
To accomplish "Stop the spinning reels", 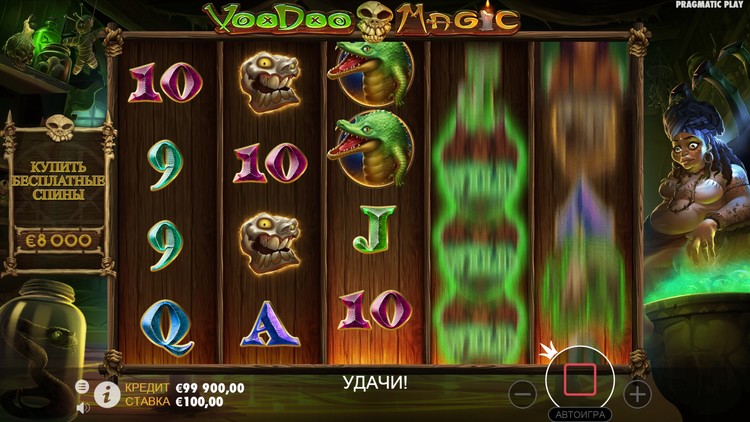I will coord(580,380).
